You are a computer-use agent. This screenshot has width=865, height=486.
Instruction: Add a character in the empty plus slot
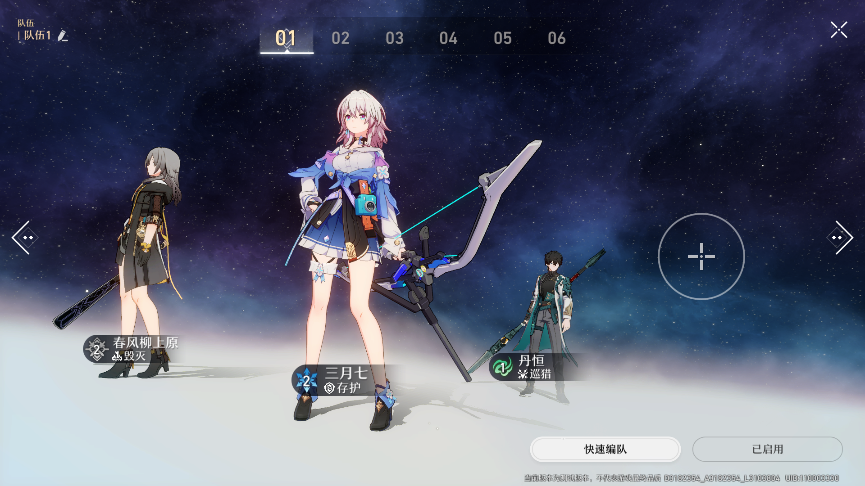701,256
